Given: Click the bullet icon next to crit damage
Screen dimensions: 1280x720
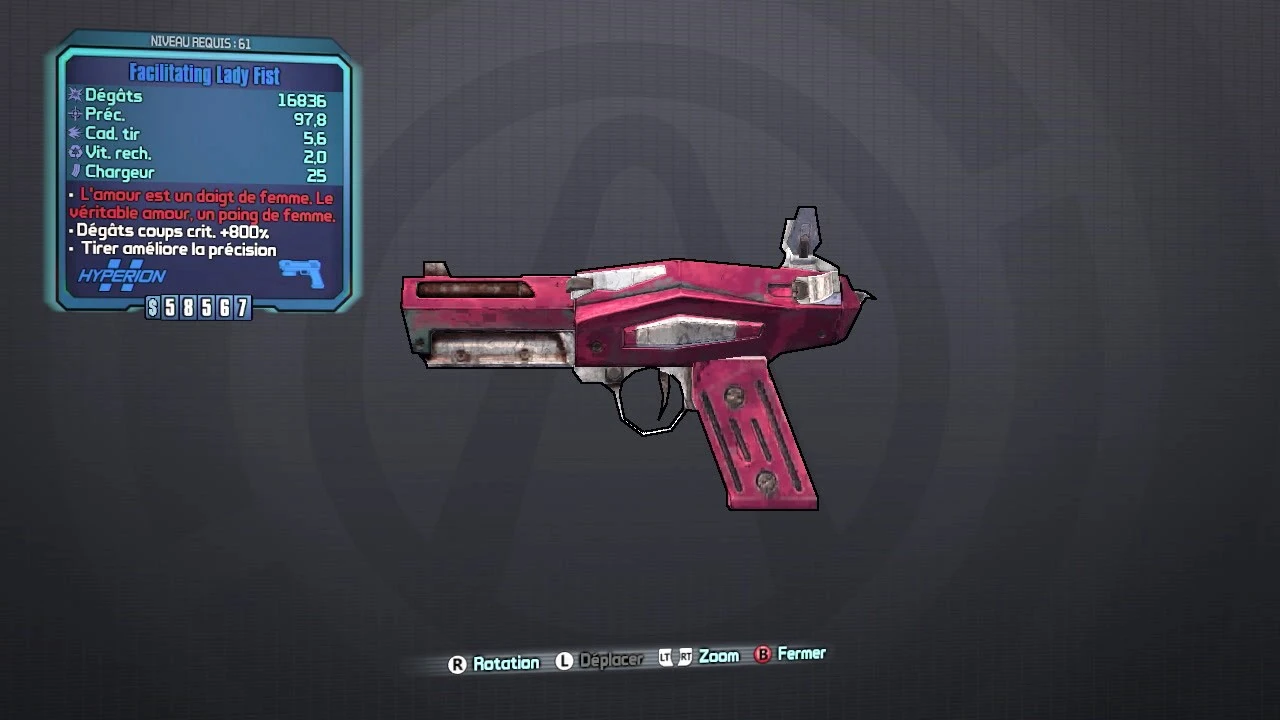Looking at the screenshot, I should (x=70, y=231).
